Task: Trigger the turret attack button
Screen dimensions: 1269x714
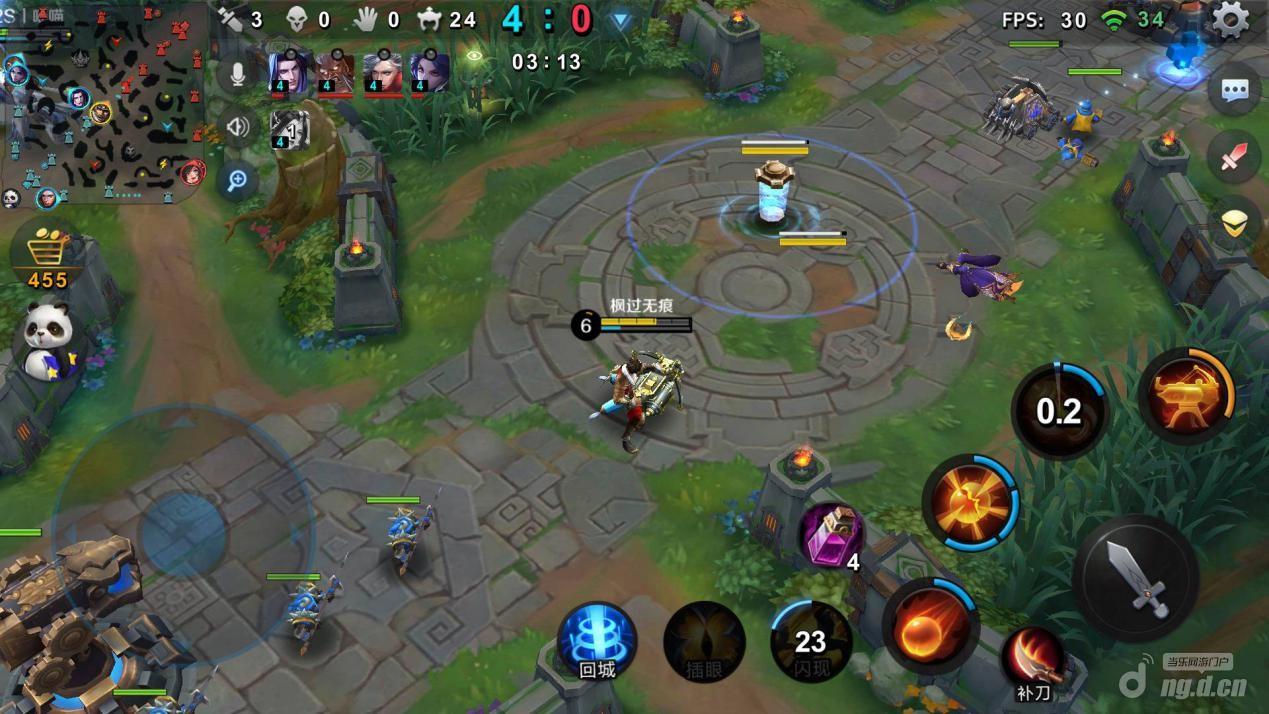Action: [x=1185, y=395]
